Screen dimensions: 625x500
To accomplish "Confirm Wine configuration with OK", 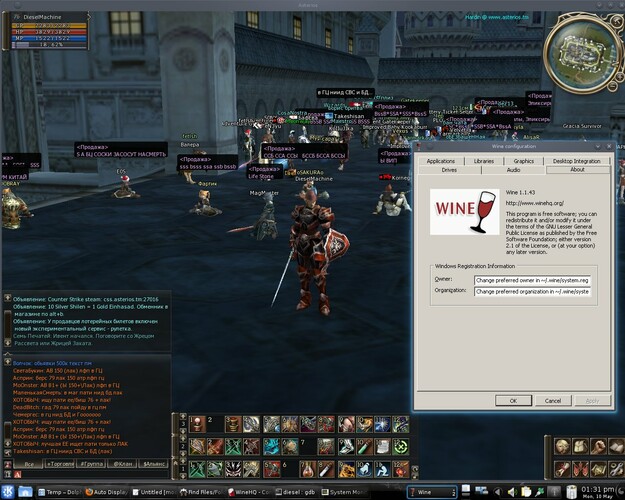I will click(x=513, y=400).
